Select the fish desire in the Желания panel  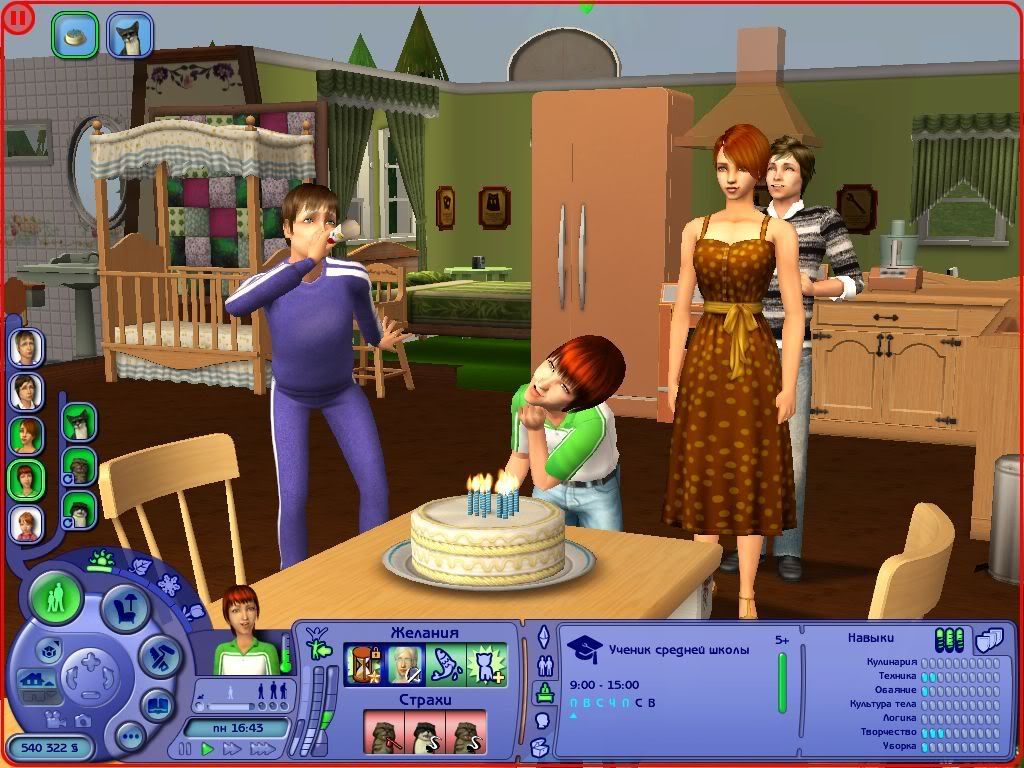[445, 664]
